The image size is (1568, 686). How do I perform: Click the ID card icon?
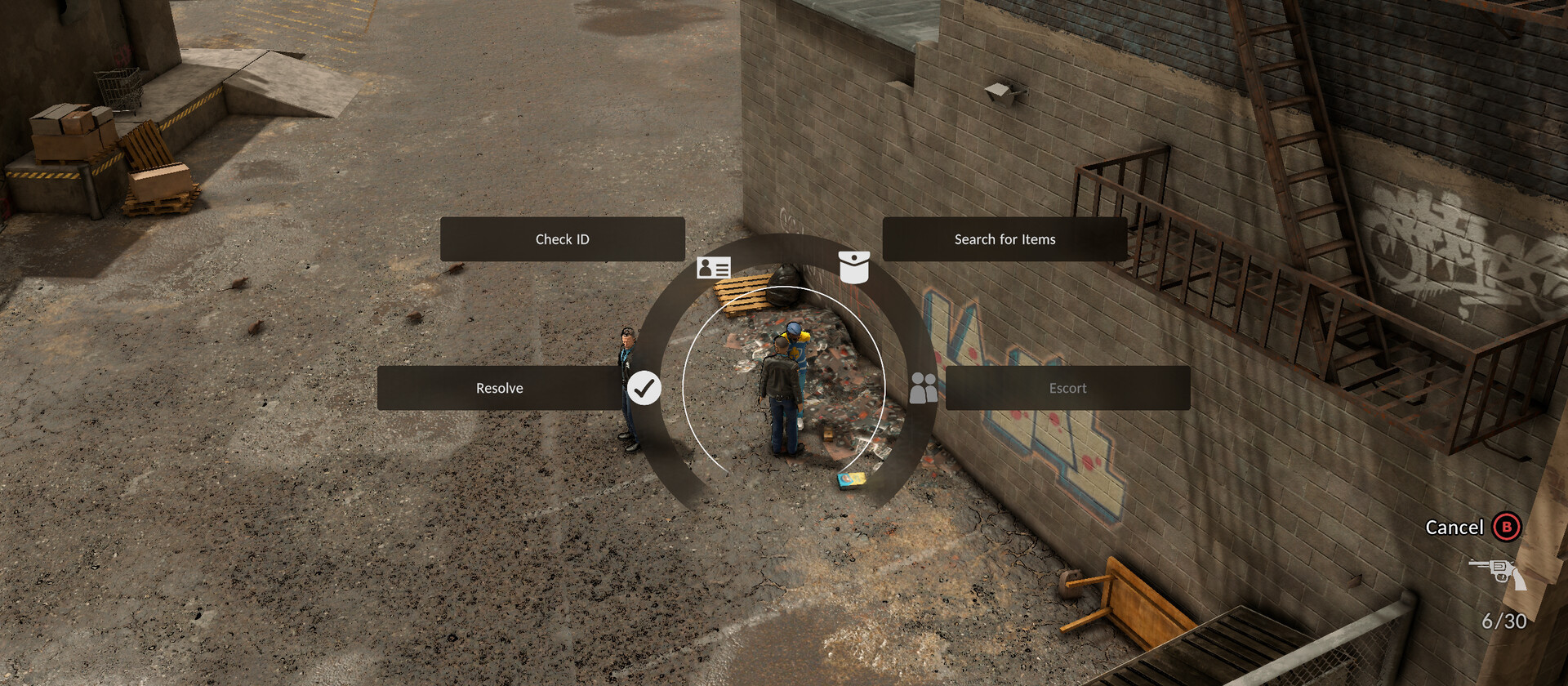click(x=713, y=267)
